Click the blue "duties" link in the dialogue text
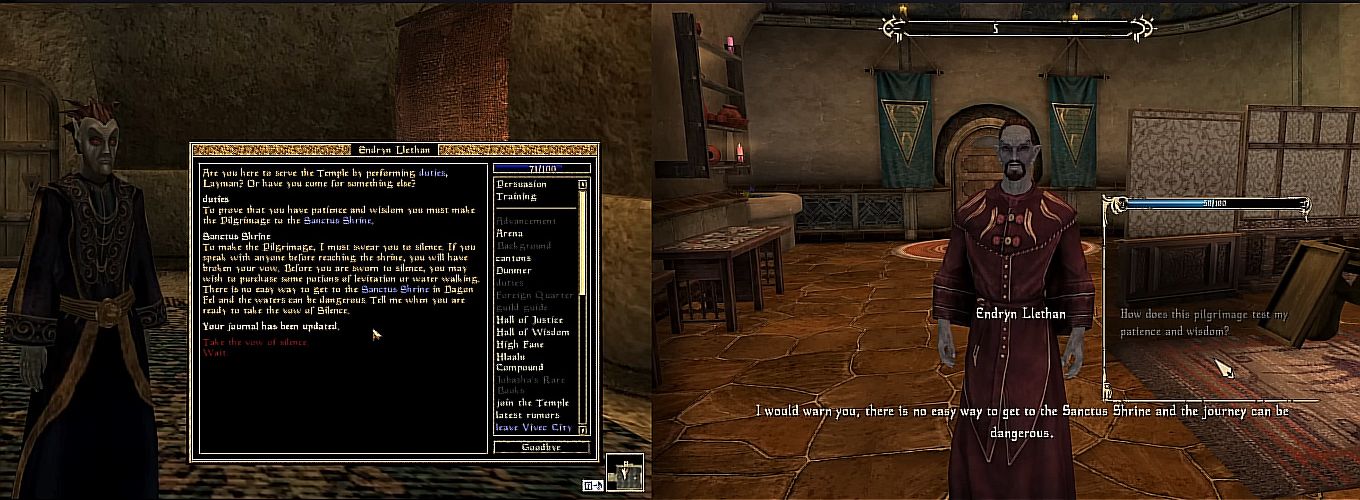The image size is (1360, 500). pos(432,172)
